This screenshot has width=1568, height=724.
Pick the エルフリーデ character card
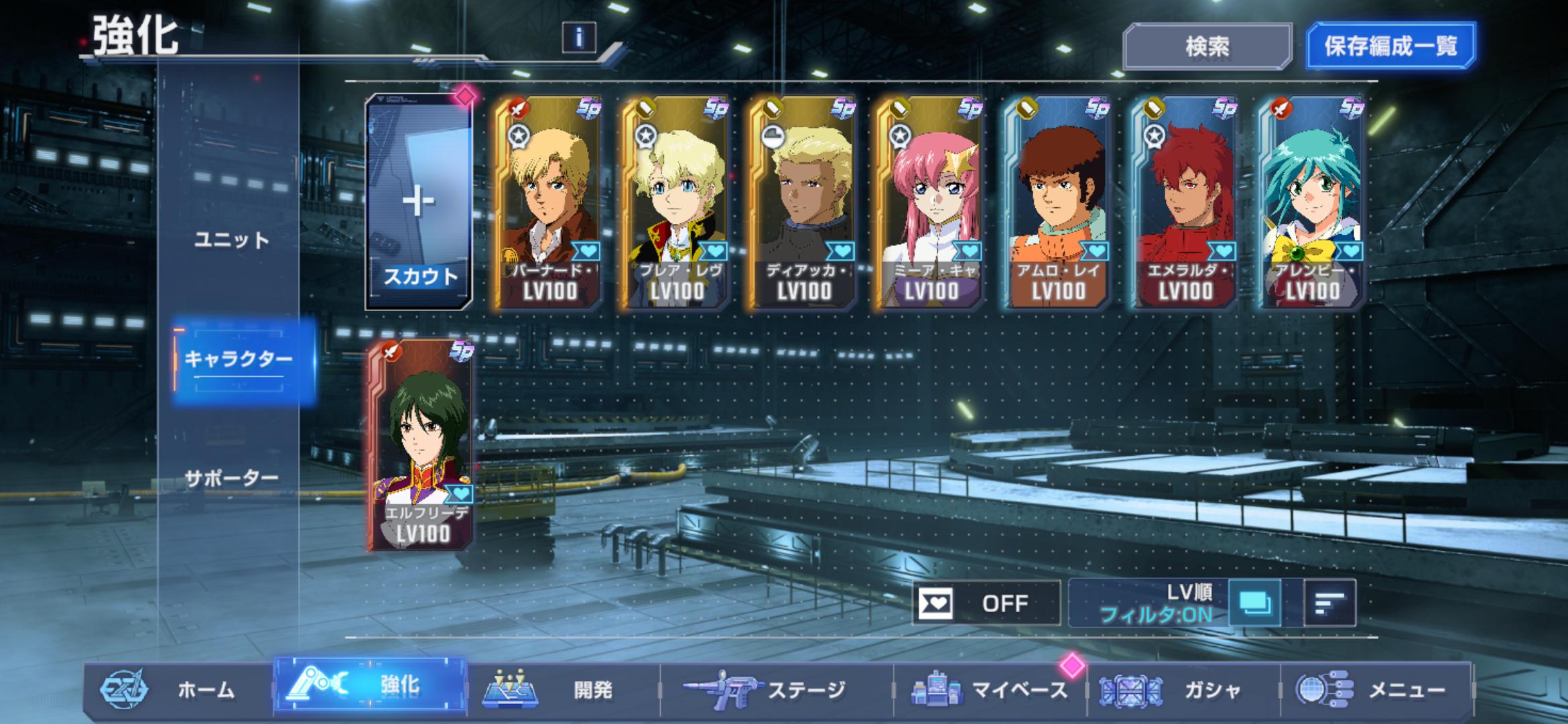[421, 446]
